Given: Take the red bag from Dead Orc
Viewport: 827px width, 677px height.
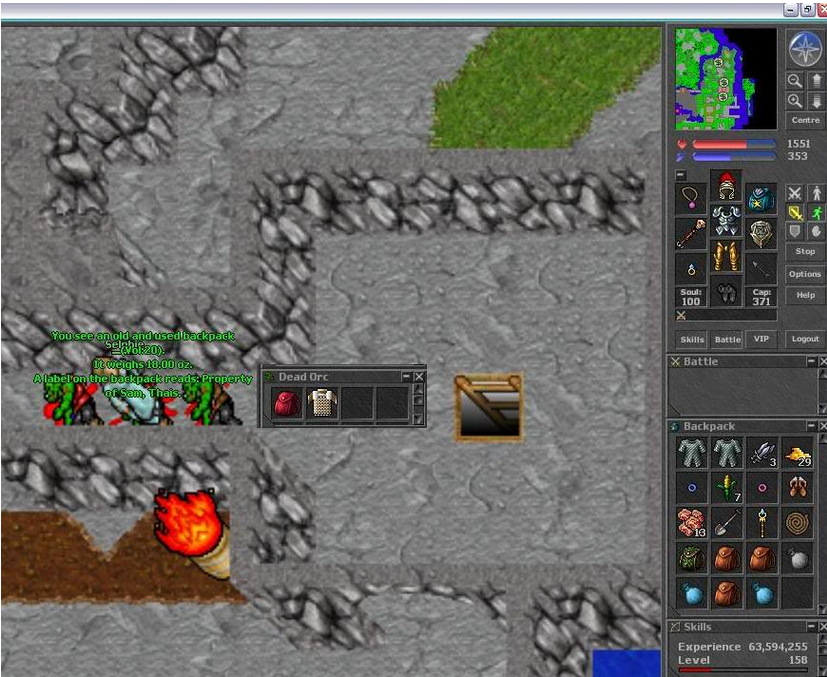Looking at the screenshot, I should click(x=287, y=404).
